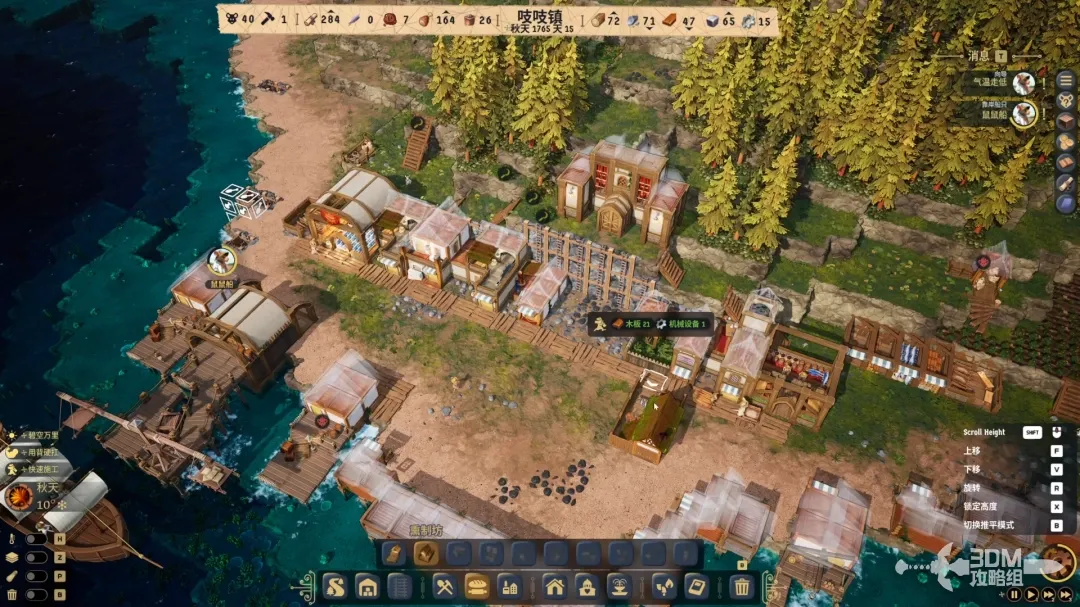Open the roads build category
The width and height of the screenshot is (1080, 607).
click(335, 586)
